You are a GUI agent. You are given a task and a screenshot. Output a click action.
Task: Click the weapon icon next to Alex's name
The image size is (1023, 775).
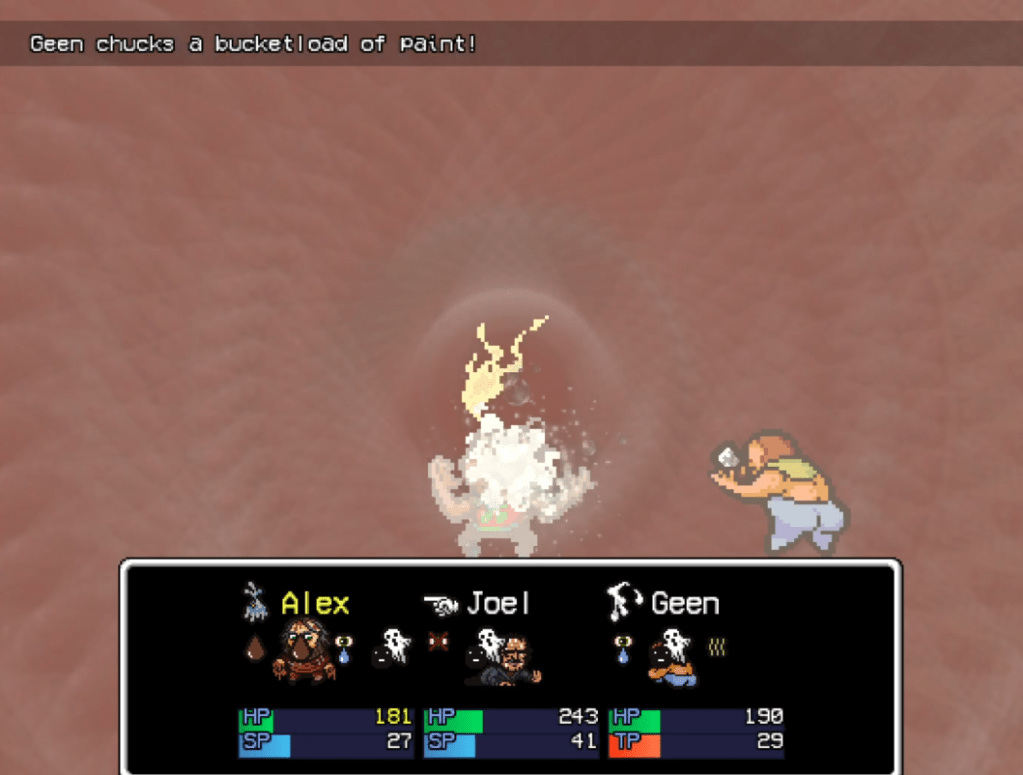(256, 602)
